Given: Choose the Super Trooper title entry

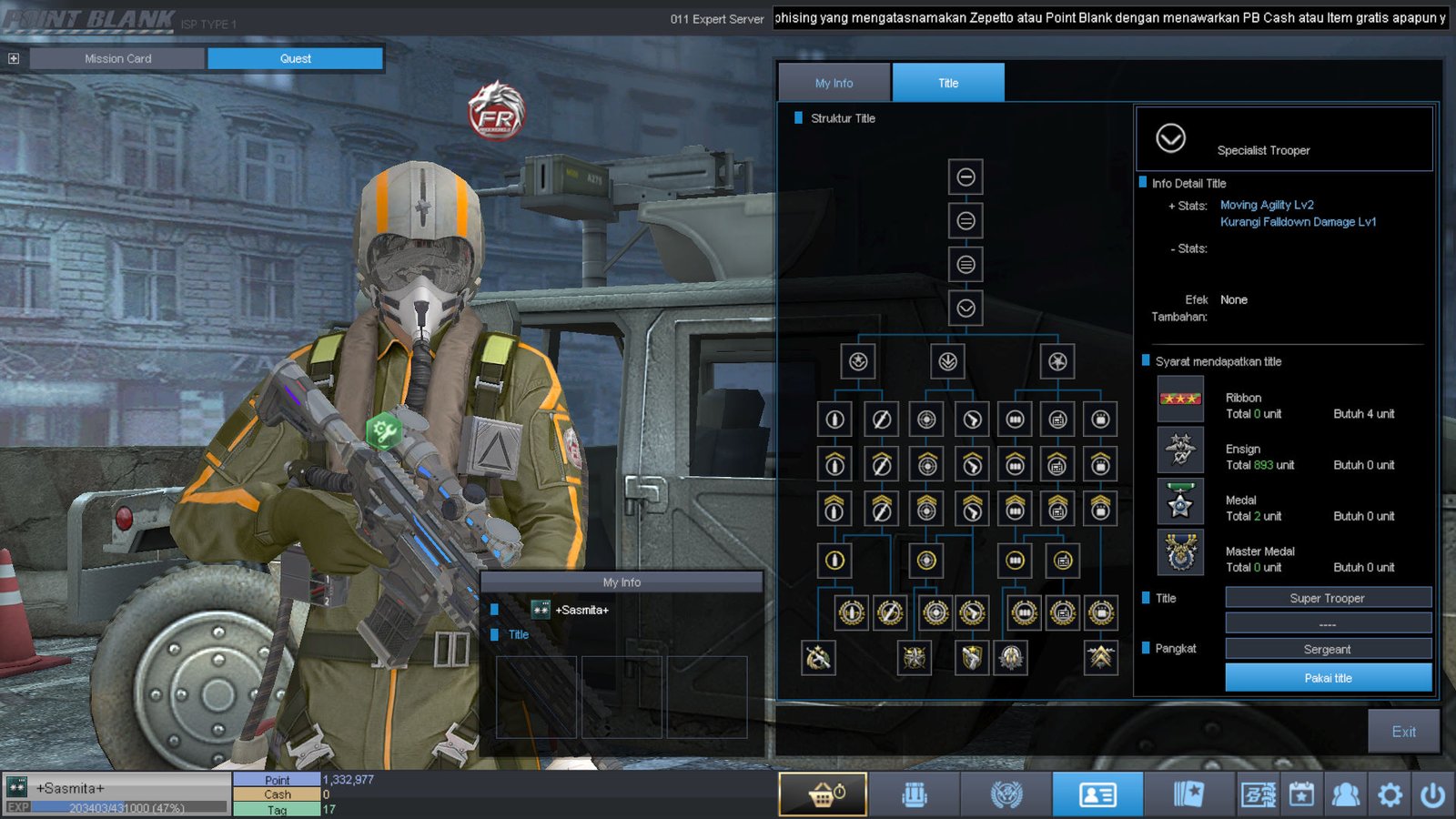Looking at the screenshot, I should click(x=1328, y=598).
